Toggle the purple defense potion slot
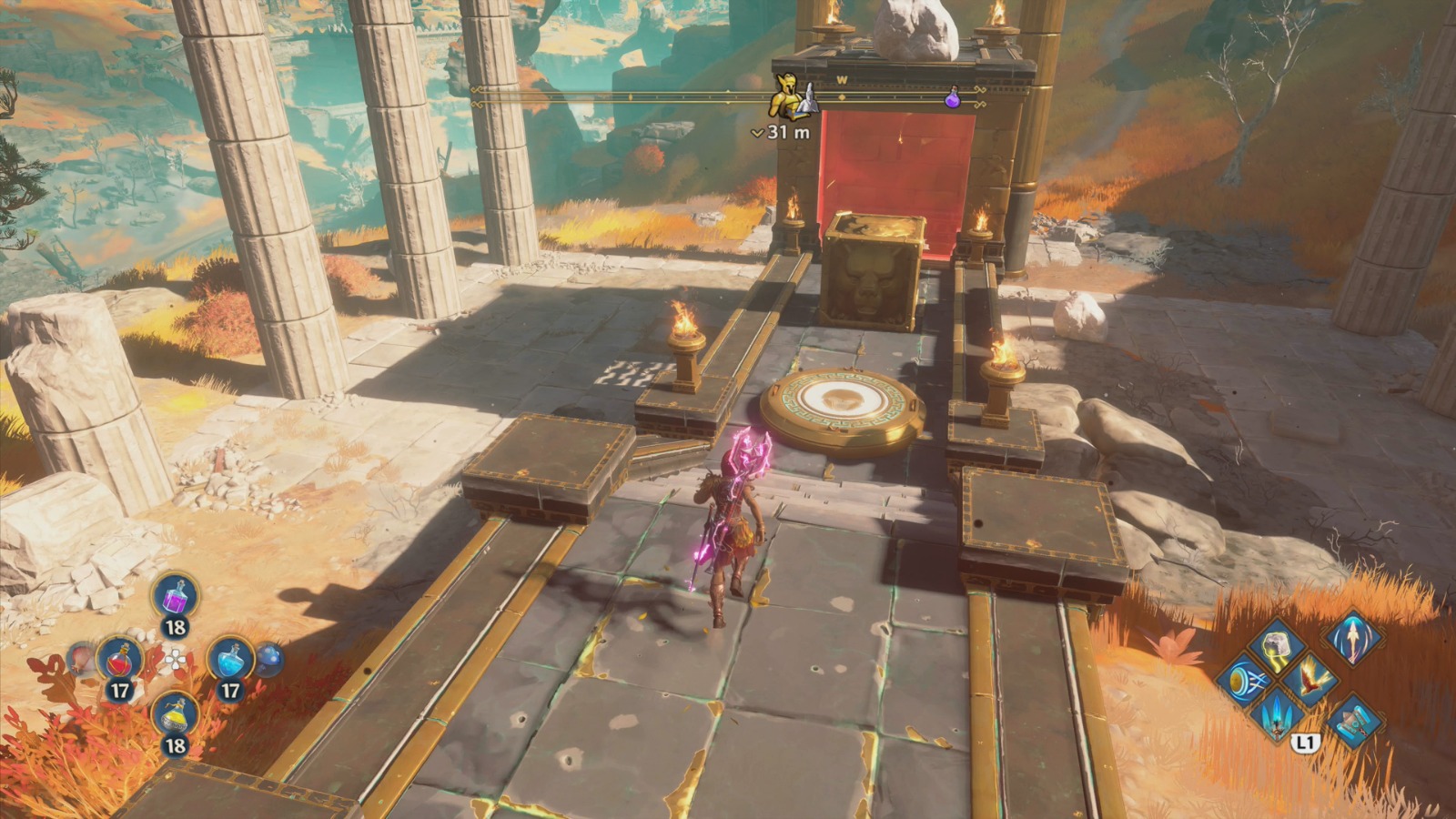 coord(175,597)
